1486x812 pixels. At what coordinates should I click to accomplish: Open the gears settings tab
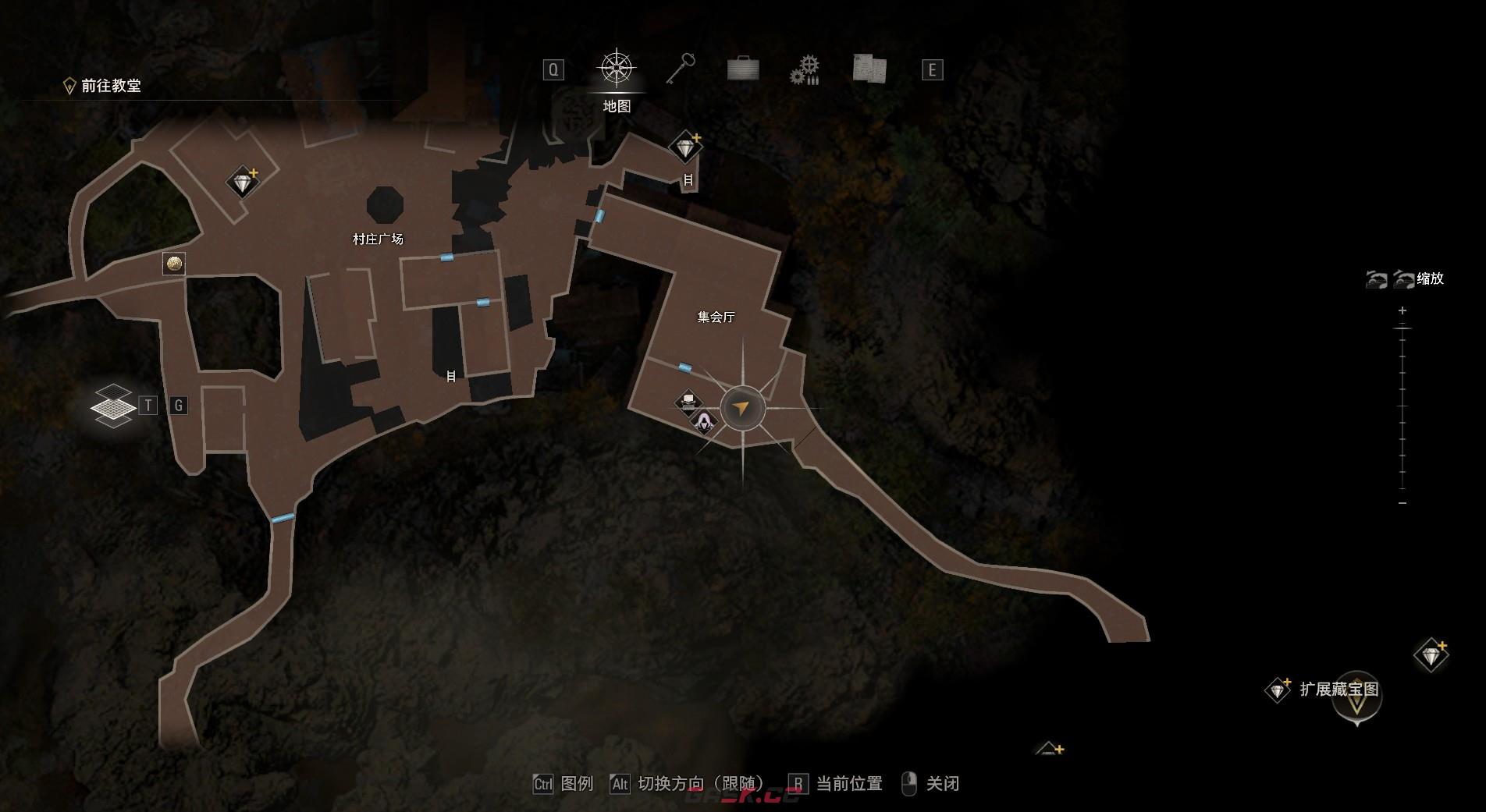pos(805,69)
